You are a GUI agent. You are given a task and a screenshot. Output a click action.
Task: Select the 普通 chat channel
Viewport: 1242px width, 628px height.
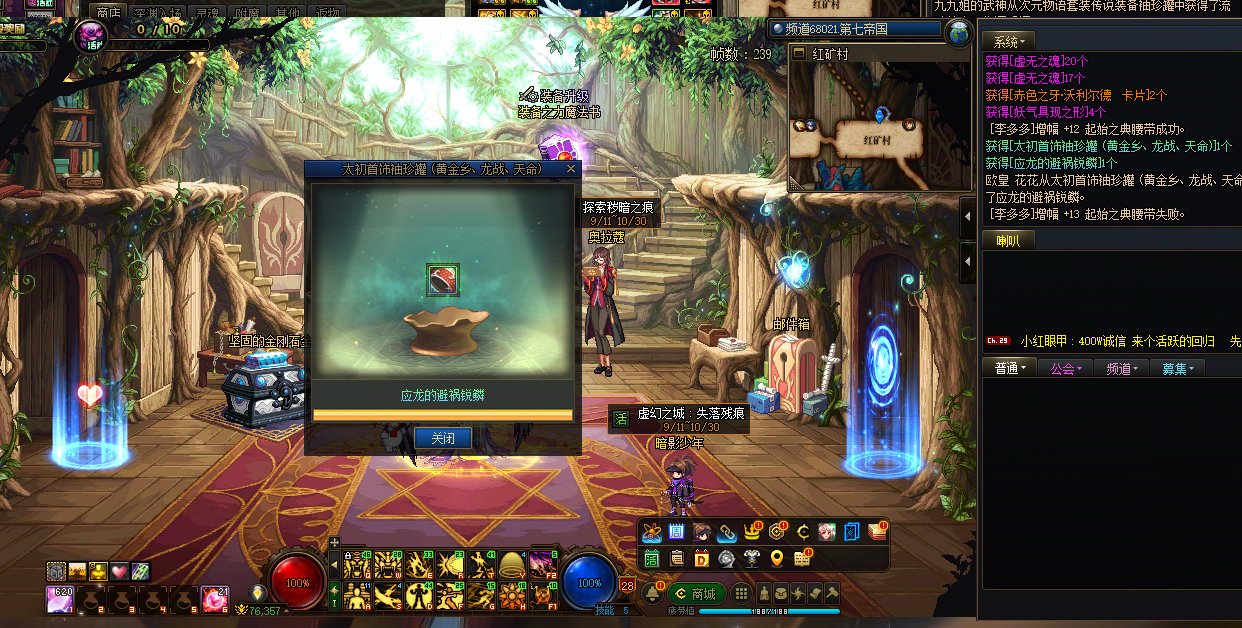pyautogui.click(x=1010, y=368)
